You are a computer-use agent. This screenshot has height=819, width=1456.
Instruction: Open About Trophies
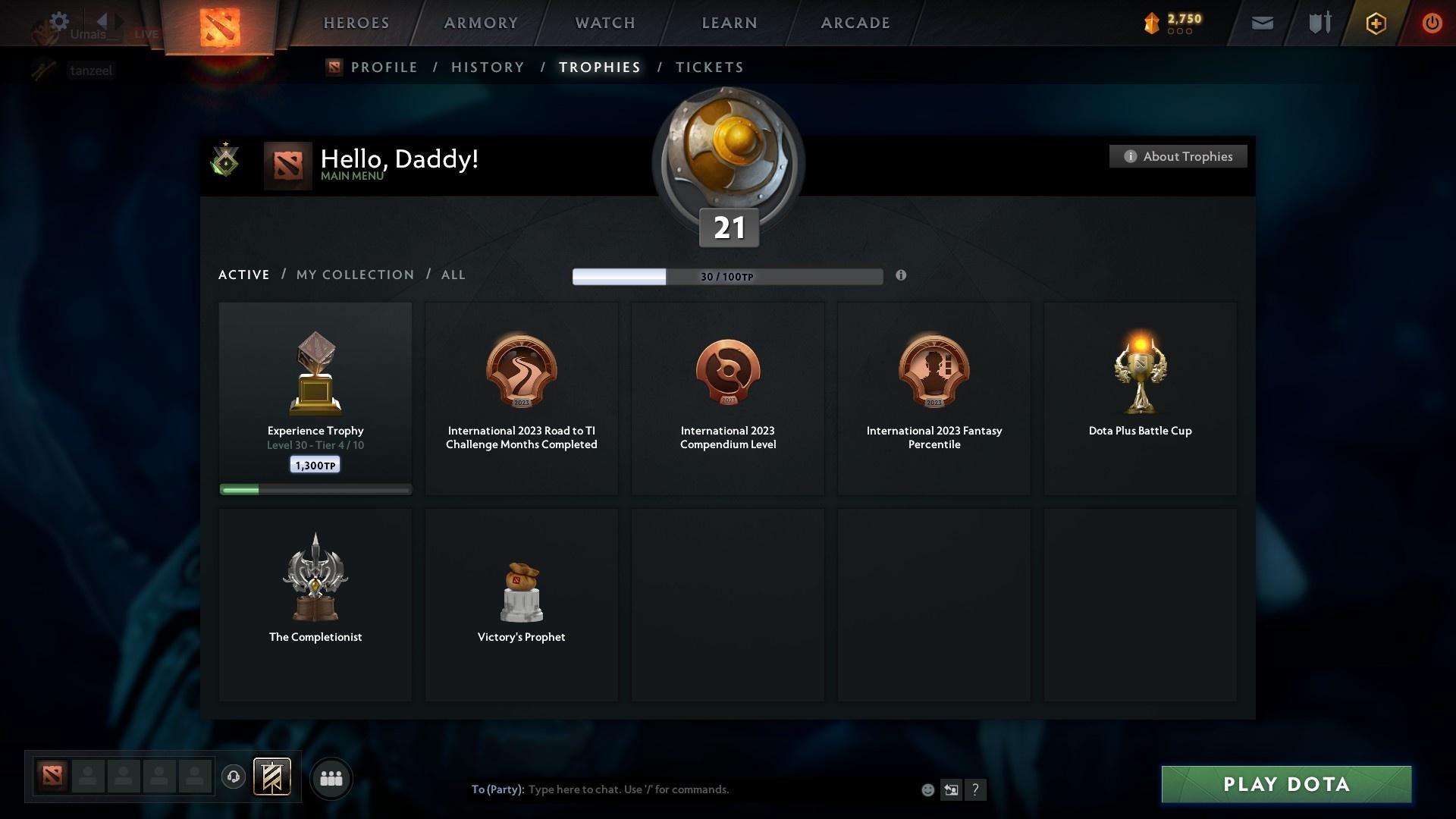(1178, 156)
